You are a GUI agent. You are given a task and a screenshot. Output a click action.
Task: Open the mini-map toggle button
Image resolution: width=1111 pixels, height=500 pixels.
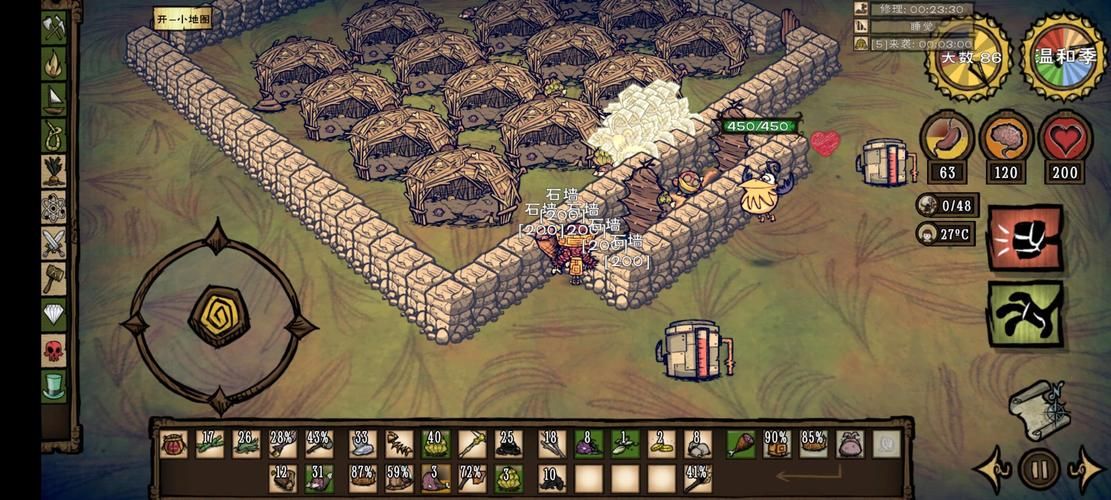[183, 18]
